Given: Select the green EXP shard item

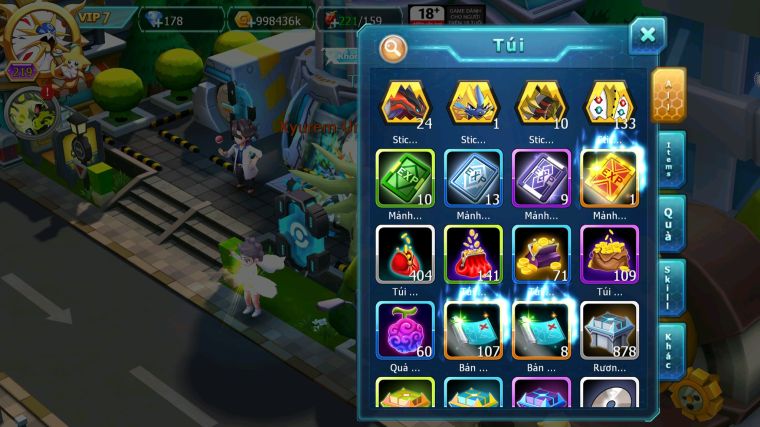Looking at the screenshot, I should [x=404, y=177].
